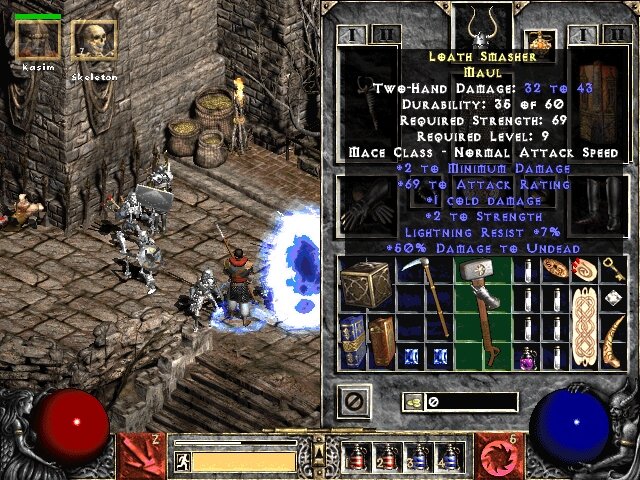Use the first belt potion
The image size is (640, 480).
[x=356, y=457]
